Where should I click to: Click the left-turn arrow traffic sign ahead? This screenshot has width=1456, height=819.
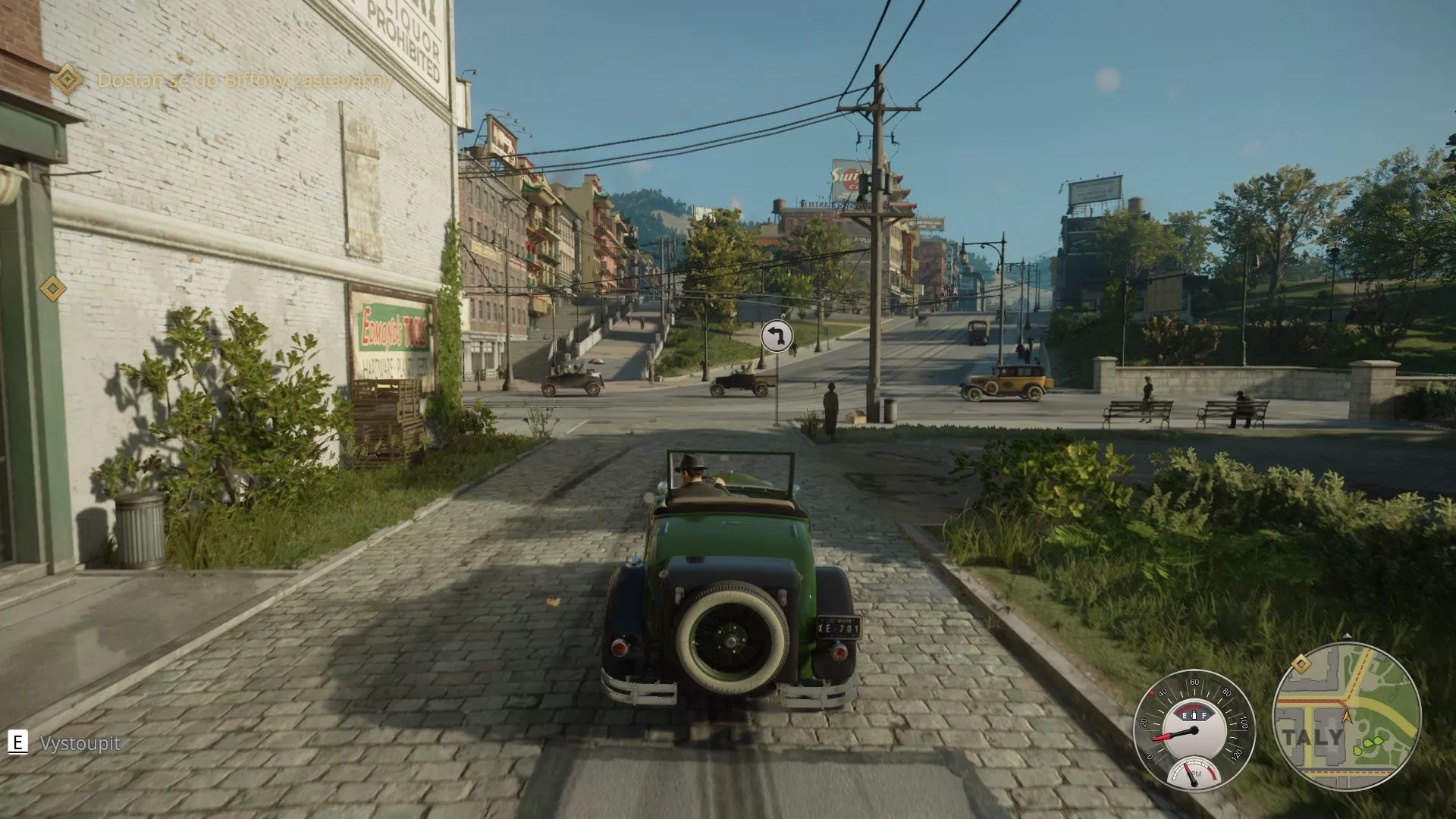point(775,337)
